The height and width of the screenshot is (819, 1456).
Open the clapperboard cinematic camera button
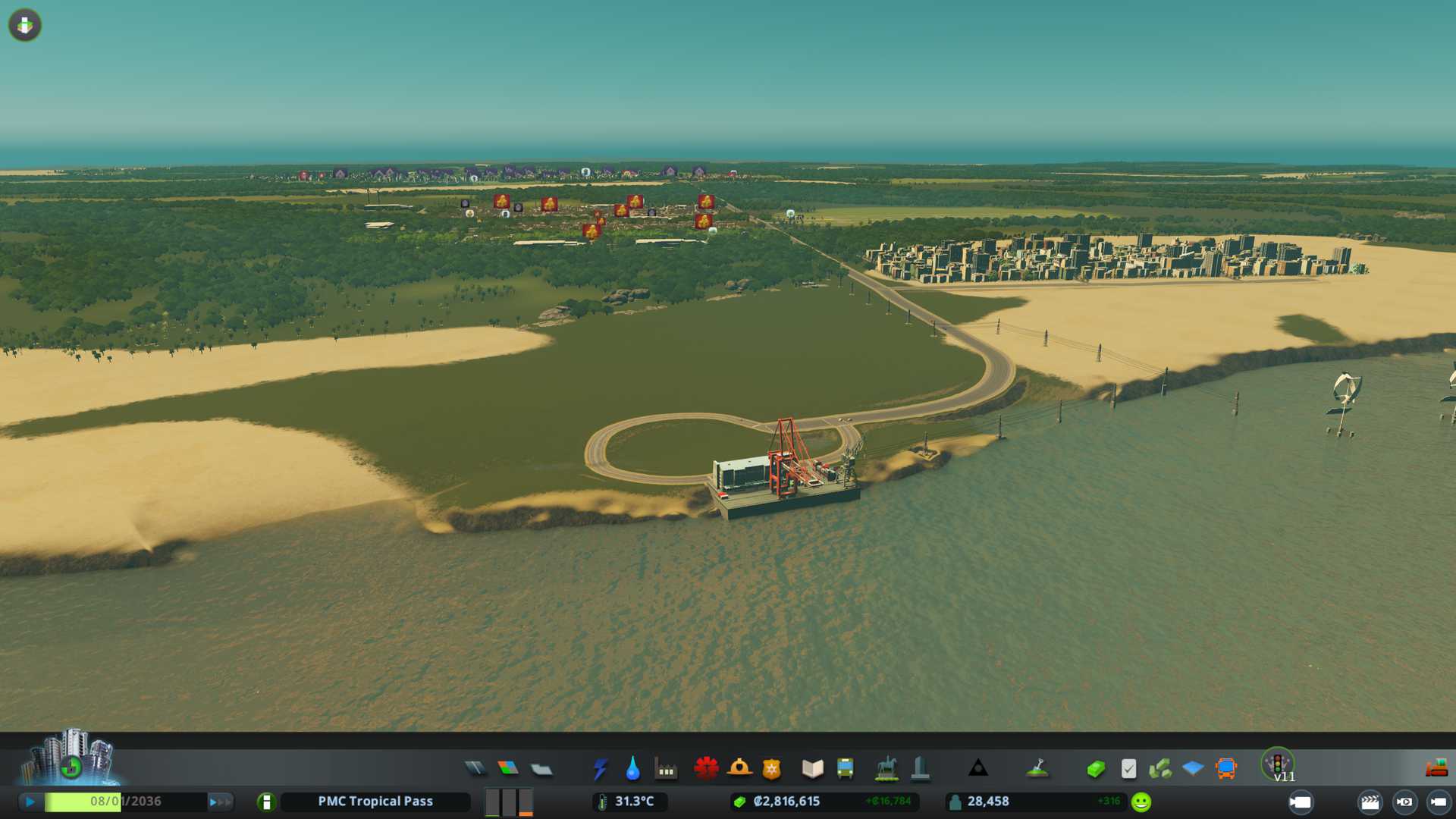(1370, 802)
